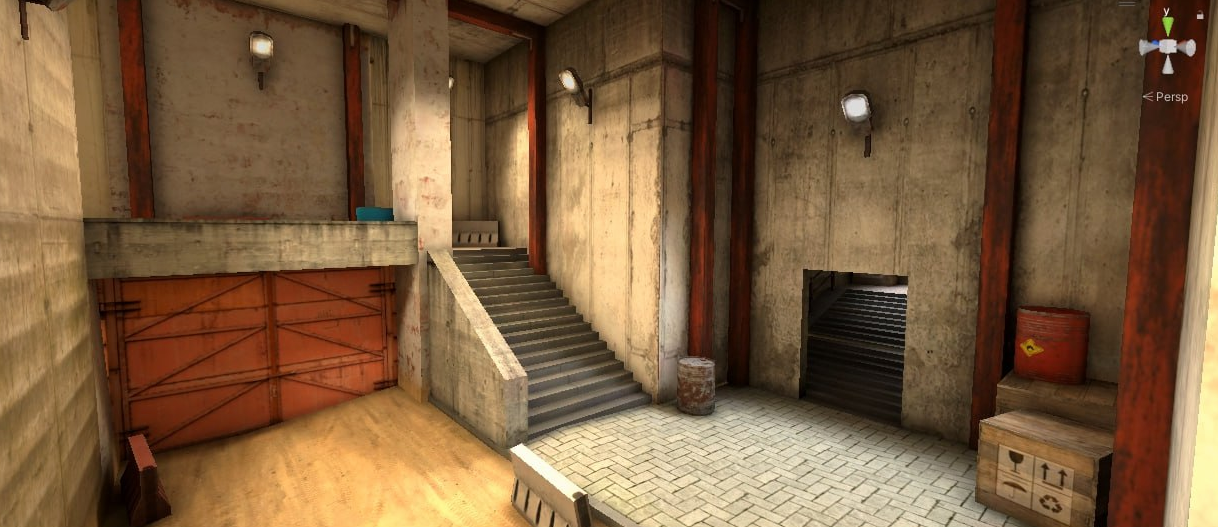Click the green Y axis cone on gizmo
Viewport: 1218px width, 527px height.
(1167, 26)
